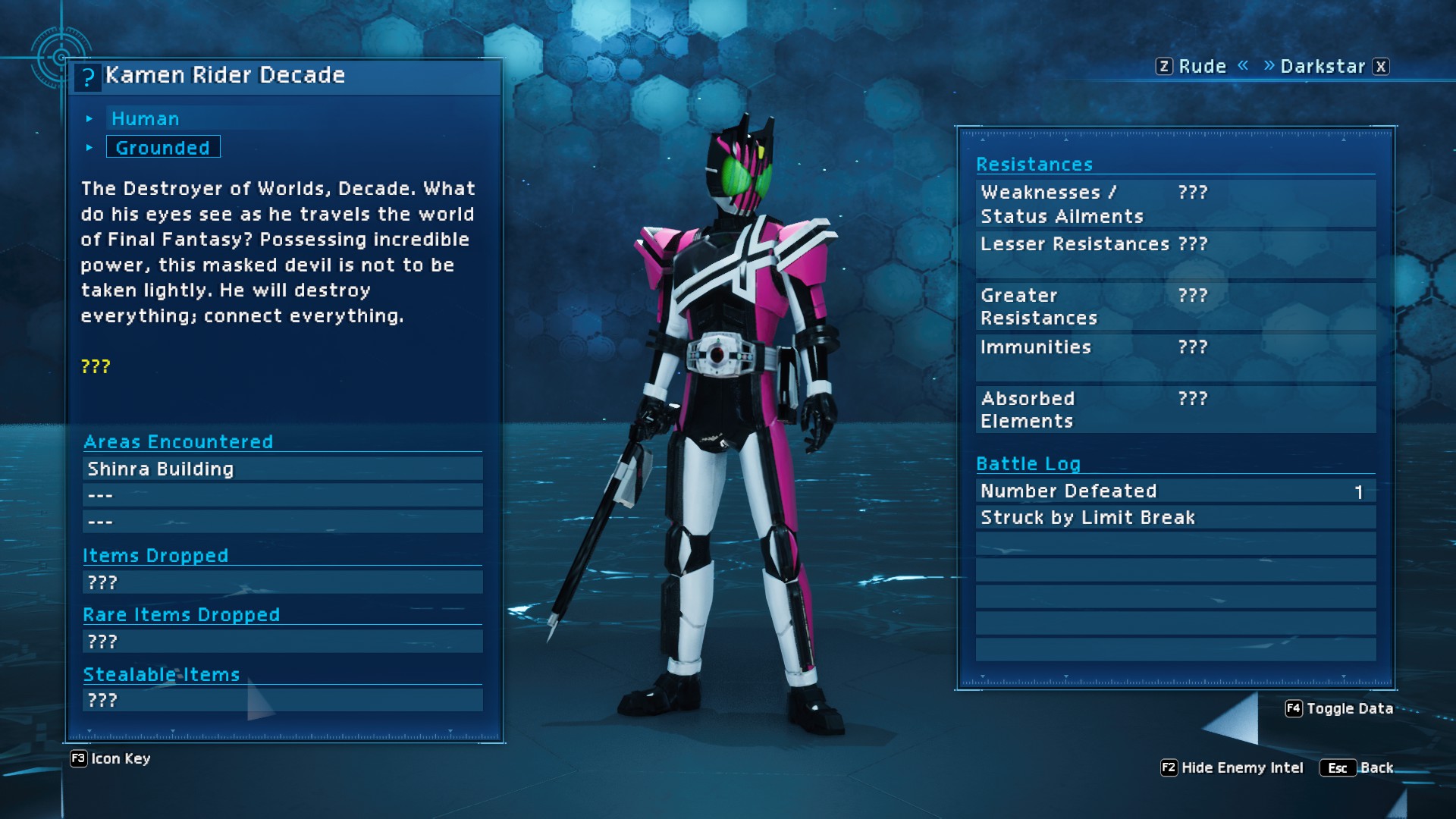Viewport: 1456px width, 819px height.
Task: Select the Grounded attribute tag
Action: pos(163,147)
